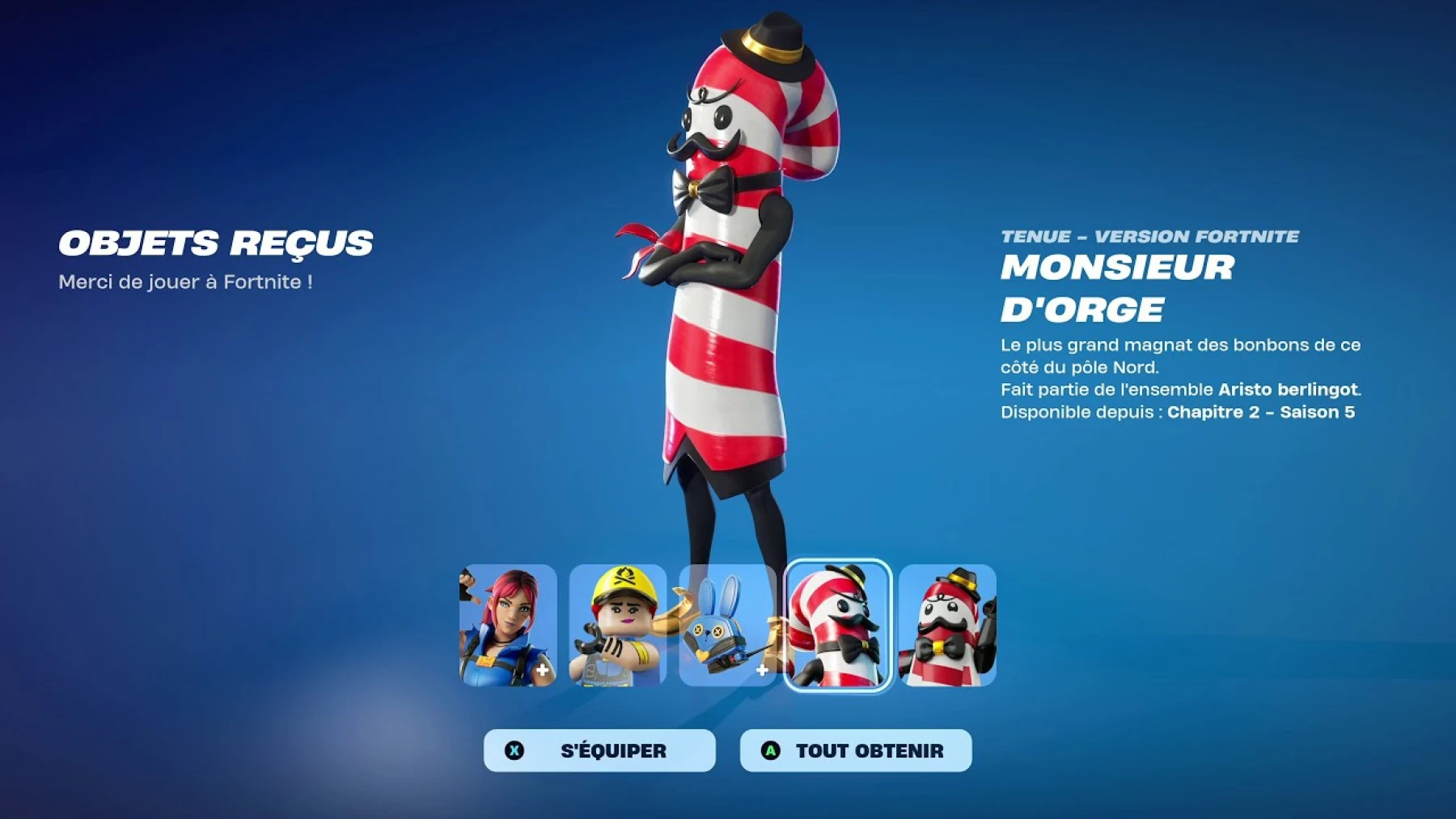The width and height of the screenshot is (1456, 819).
Task: Click the plus badge on the red-haired skin
Action: (x=540, y=670)
